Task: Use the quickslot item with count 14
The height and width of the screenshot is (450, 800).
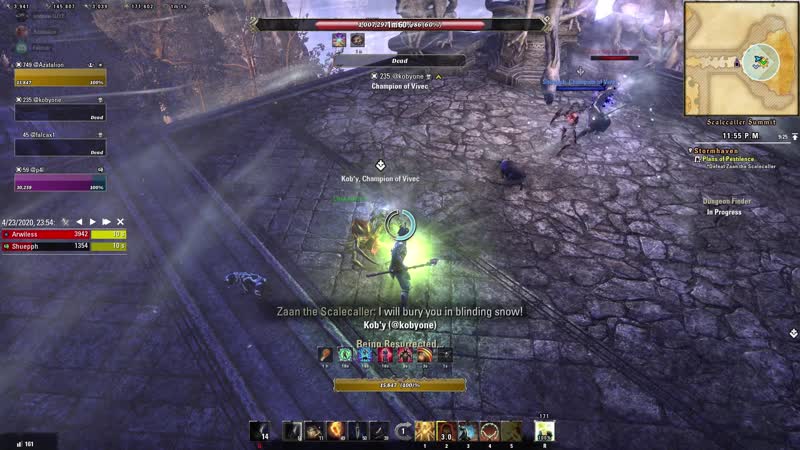Action: click(x=259, y=430)
